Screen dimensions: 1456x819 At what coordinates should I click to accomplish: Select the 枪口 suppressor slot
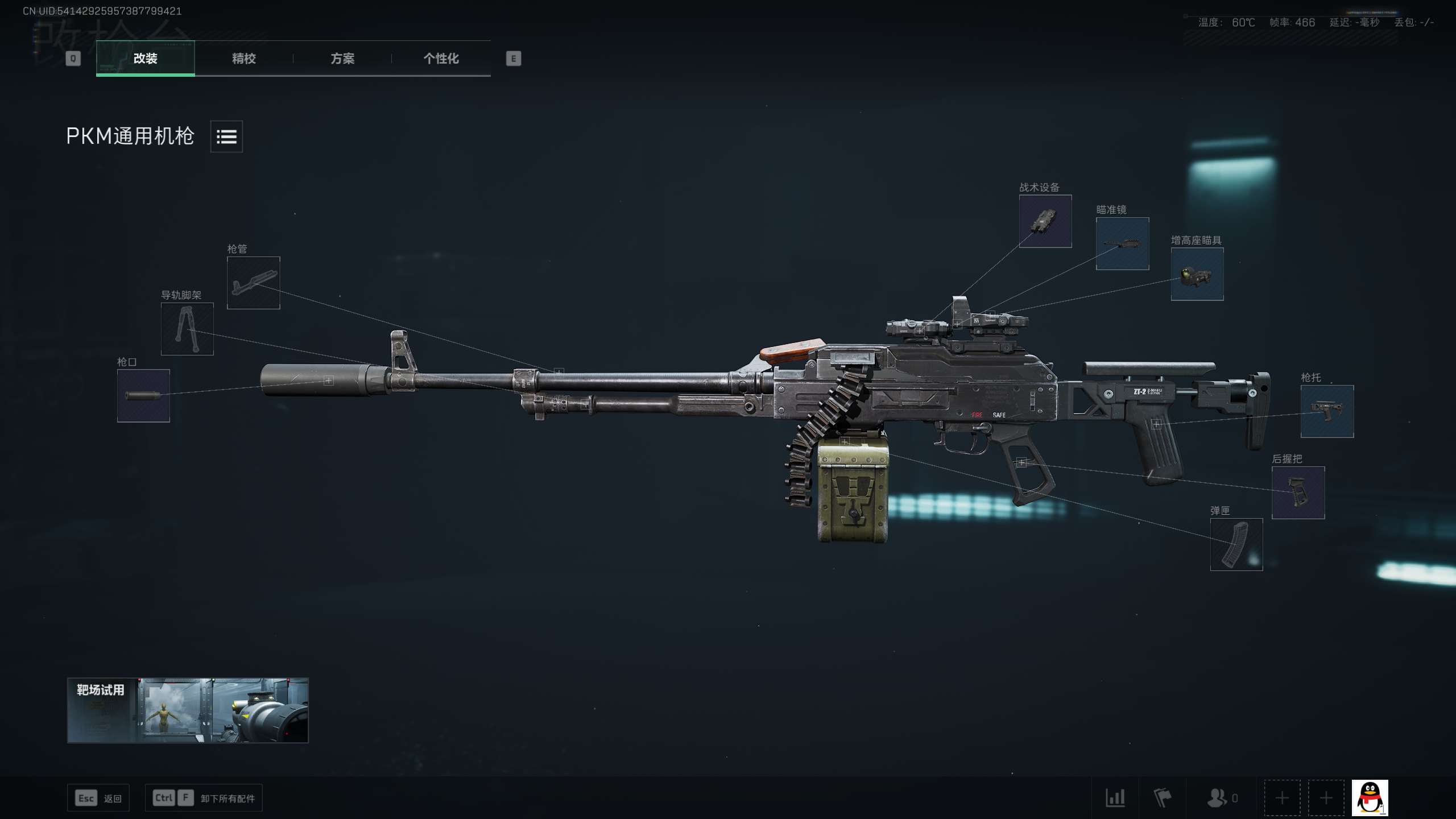[143, 396]
